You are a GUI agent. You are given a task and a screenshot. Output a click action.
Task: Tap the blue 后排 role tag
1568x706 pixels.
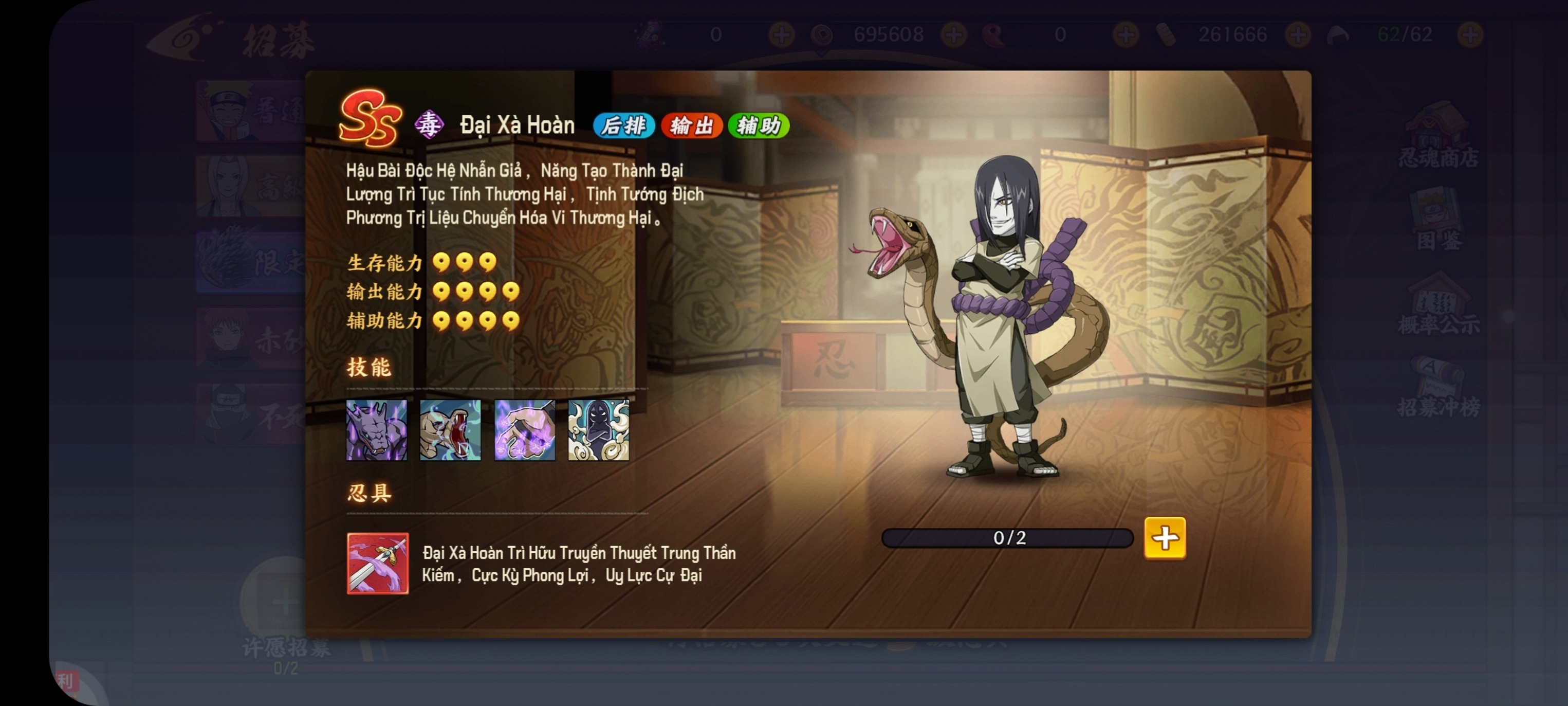pyautogui.click(x=623, y=125)
